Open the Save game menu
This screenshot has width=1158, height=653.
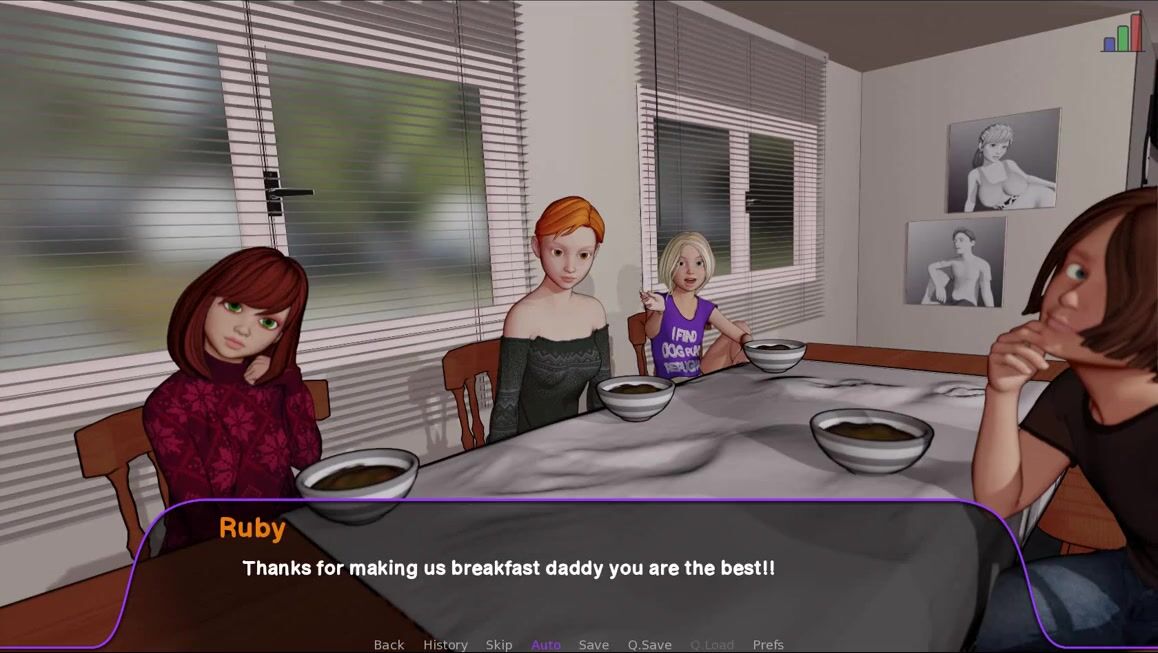[594, 645]
